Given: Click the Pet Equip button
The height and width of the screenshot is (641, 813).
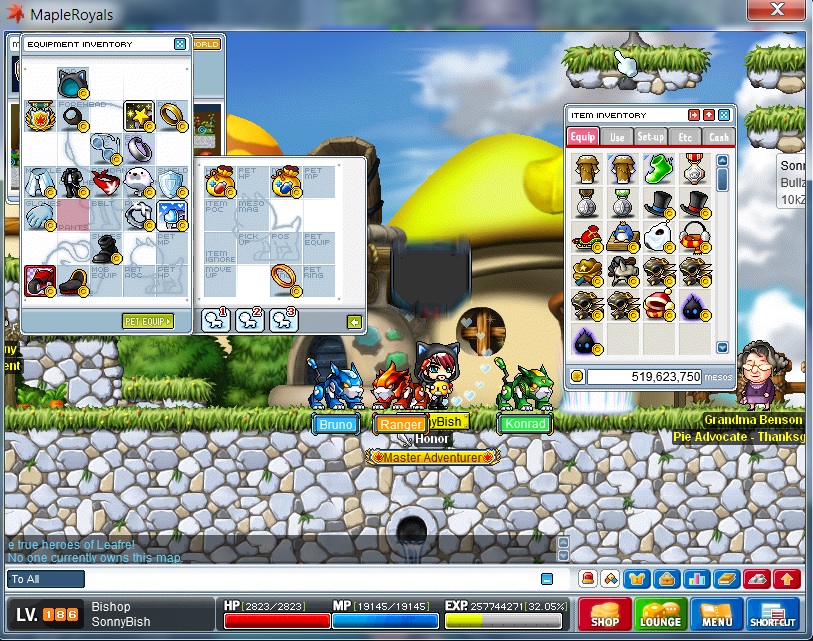Looking at the screenshot, I should [x=147, y=321].
